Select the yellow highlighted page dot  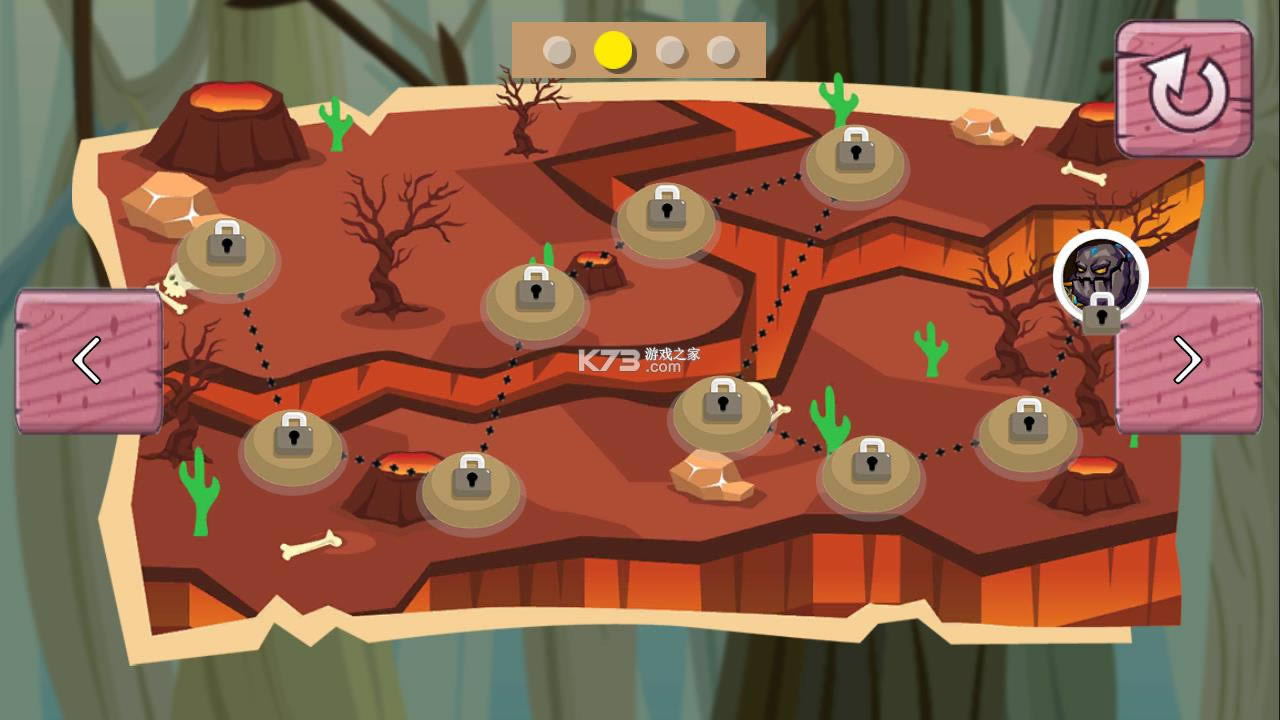point(613,50)
